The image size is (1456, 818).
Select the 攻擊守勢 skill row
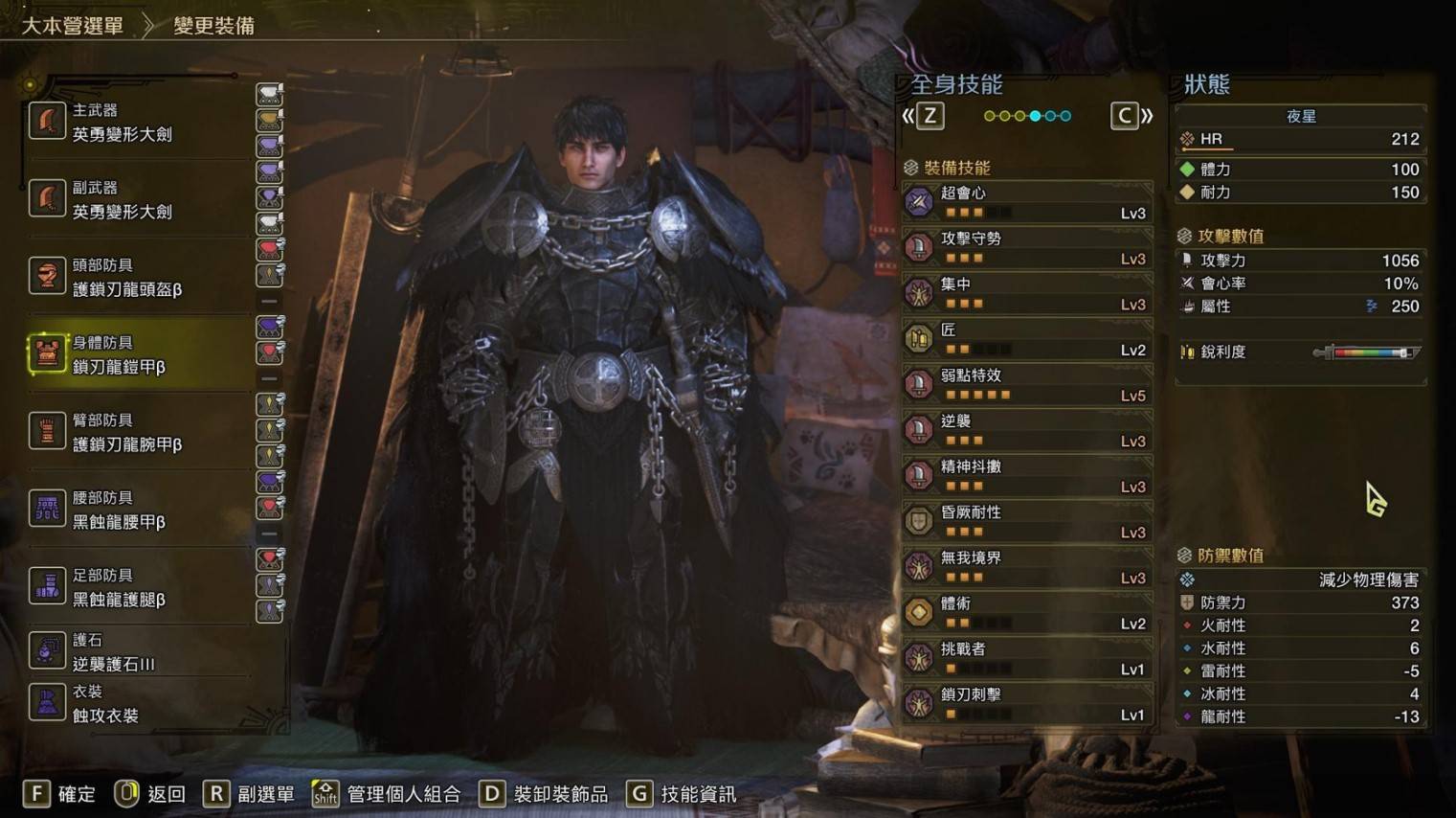pyautogui.click(x=1028, y=248)
